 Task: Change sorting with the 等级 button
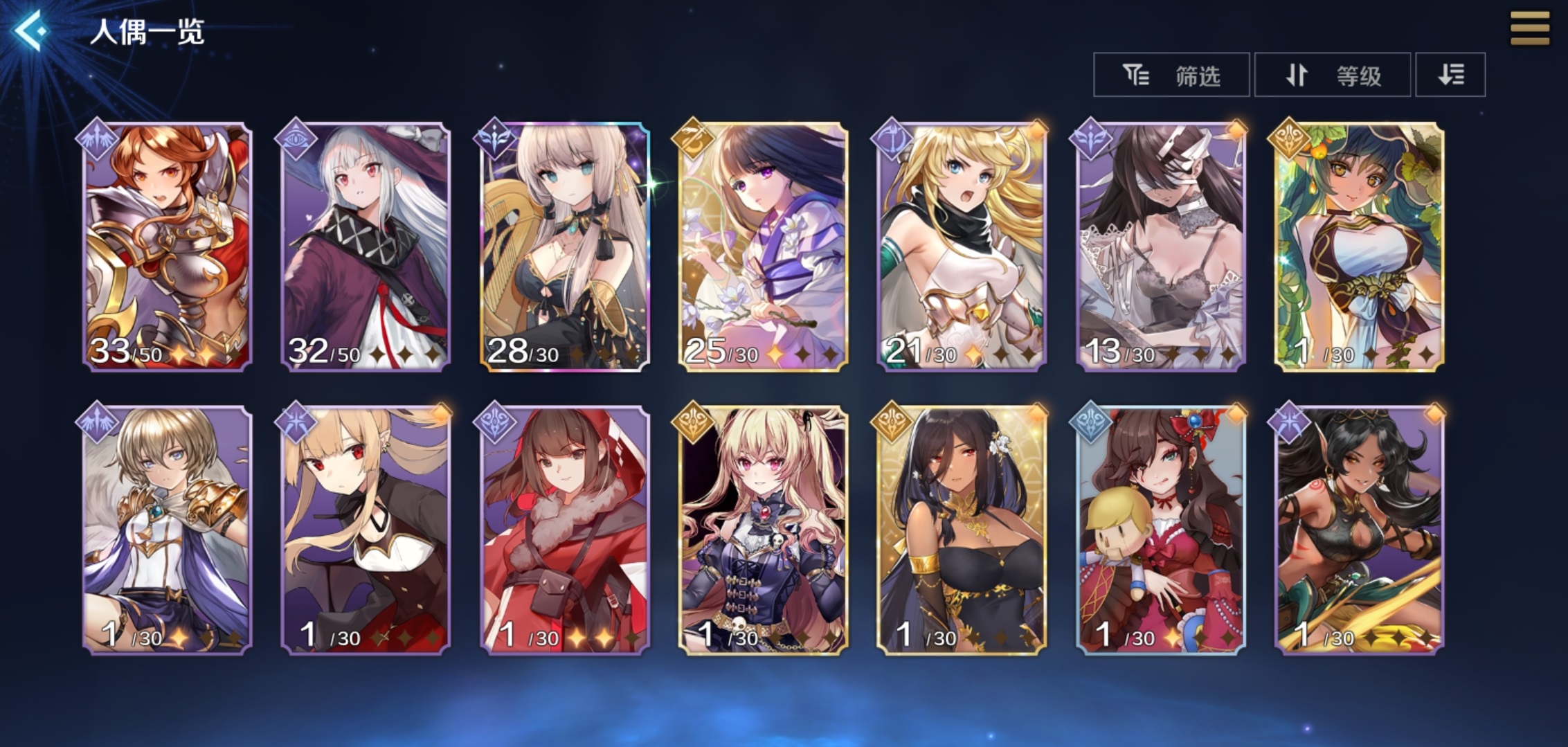(1332, 75)
